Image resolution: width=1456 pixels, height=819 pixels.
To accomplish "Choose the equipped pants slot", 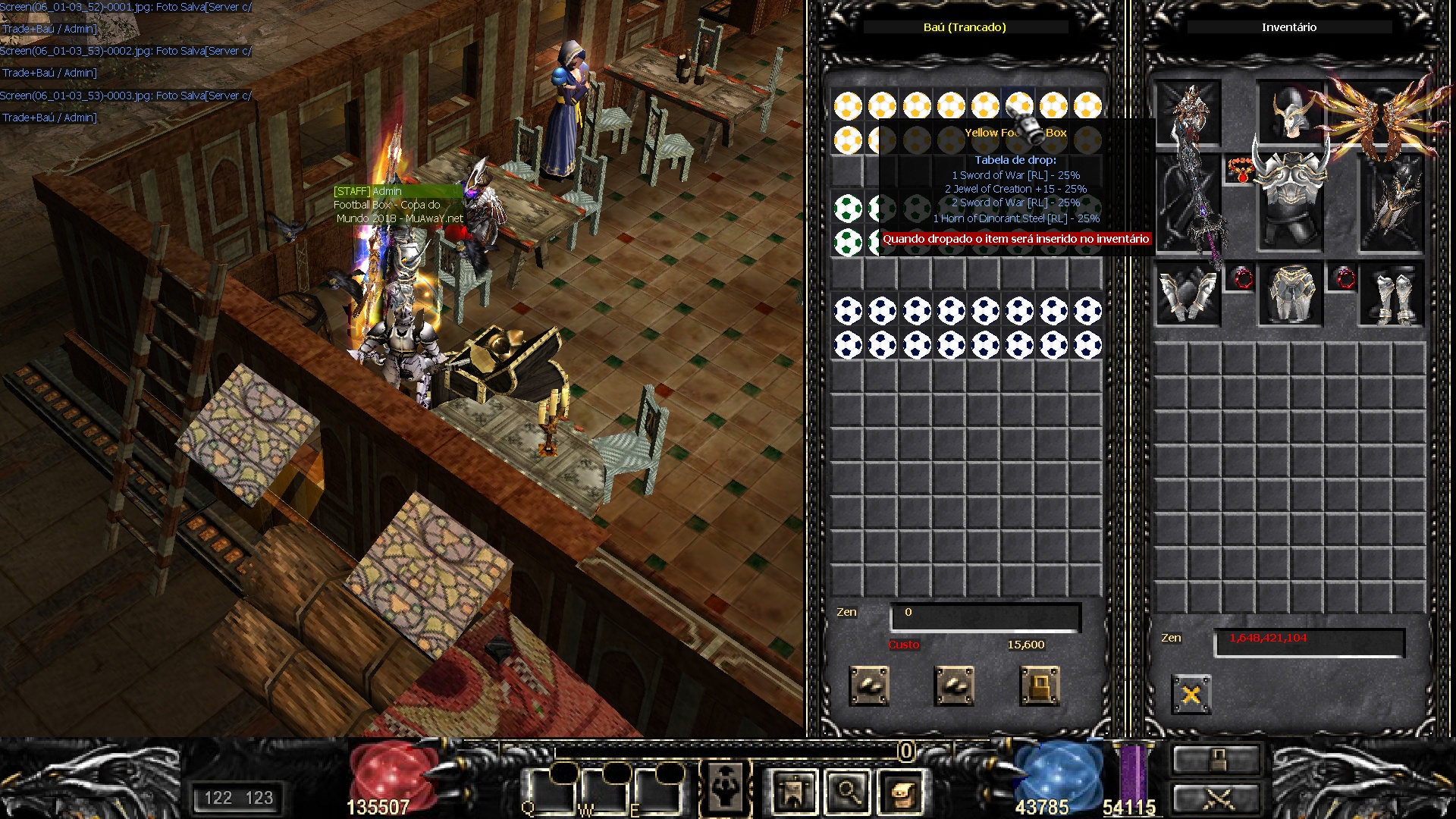I will point(1290,294).
